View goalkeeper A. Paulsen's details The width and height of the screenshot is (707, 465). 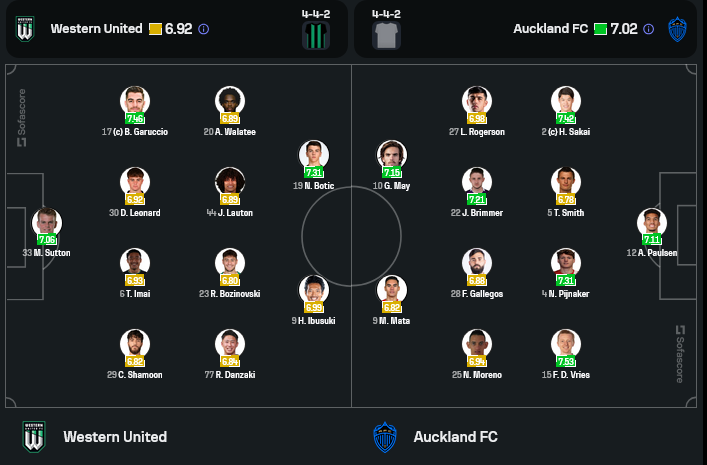pyautogui.click(x=652, y=224)
